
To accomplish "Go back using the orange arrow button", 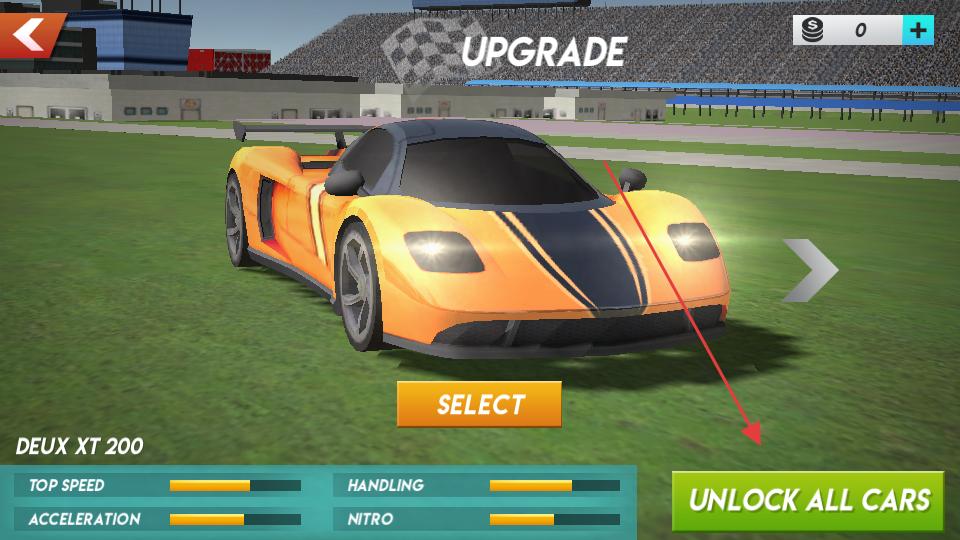I will click(x=30, y=36).
